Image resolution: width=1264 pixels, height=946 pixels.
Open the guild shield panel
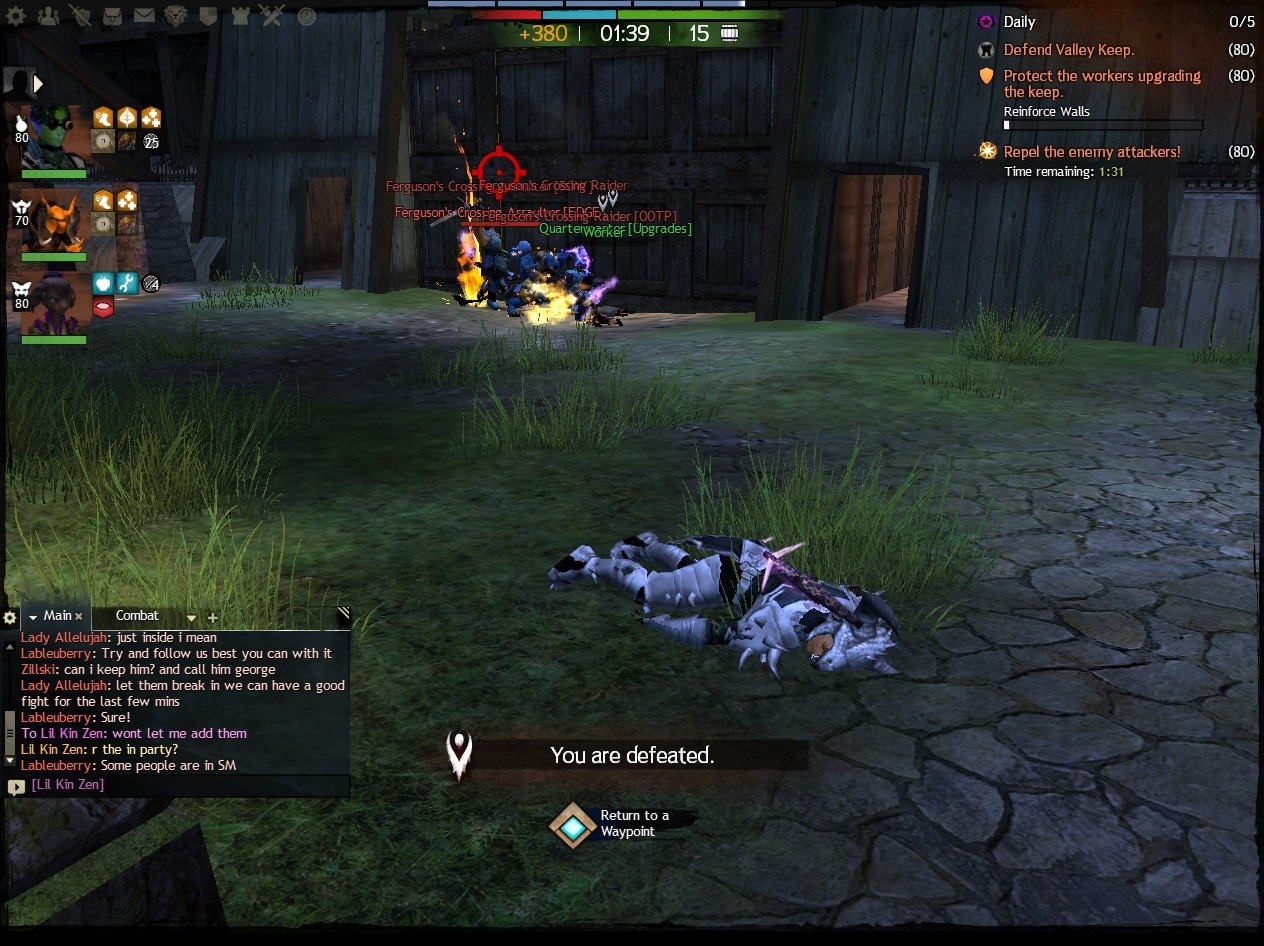point(208,16)
